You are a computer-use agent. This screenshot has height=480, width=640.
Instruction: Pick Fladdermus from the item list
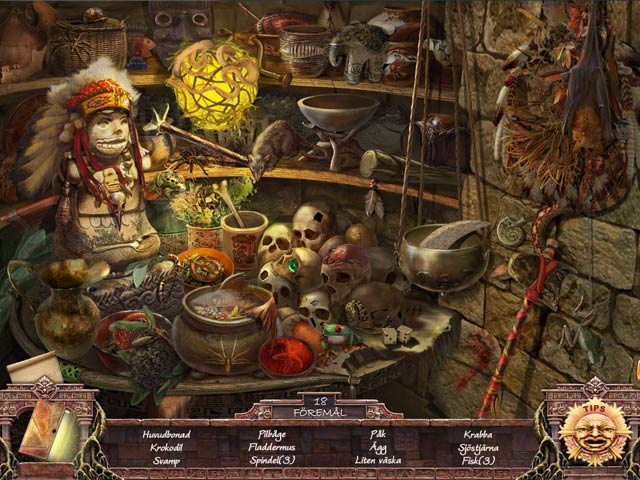pos(272,447)
